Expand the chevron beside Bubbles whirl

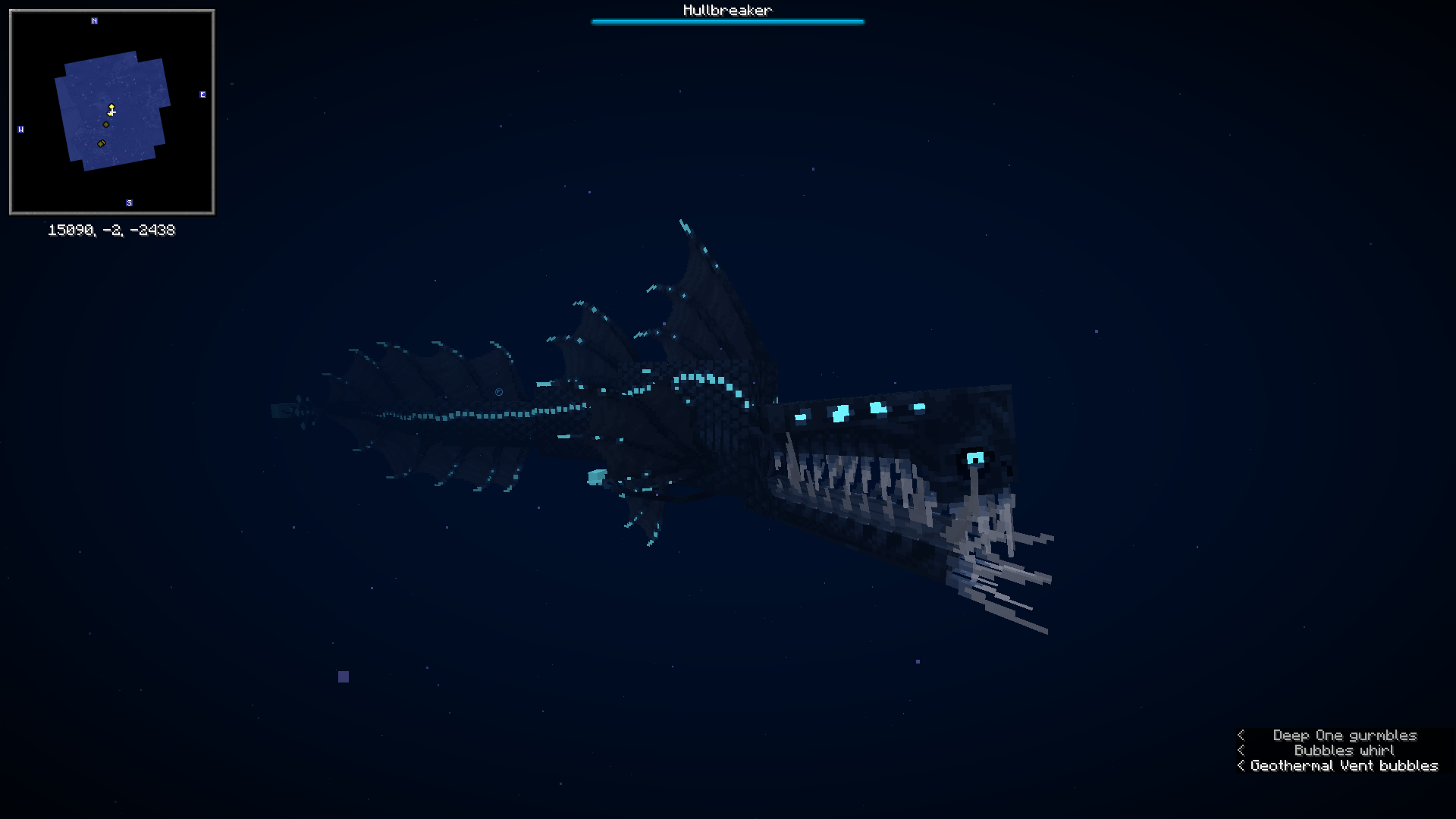pos(1241,750)
